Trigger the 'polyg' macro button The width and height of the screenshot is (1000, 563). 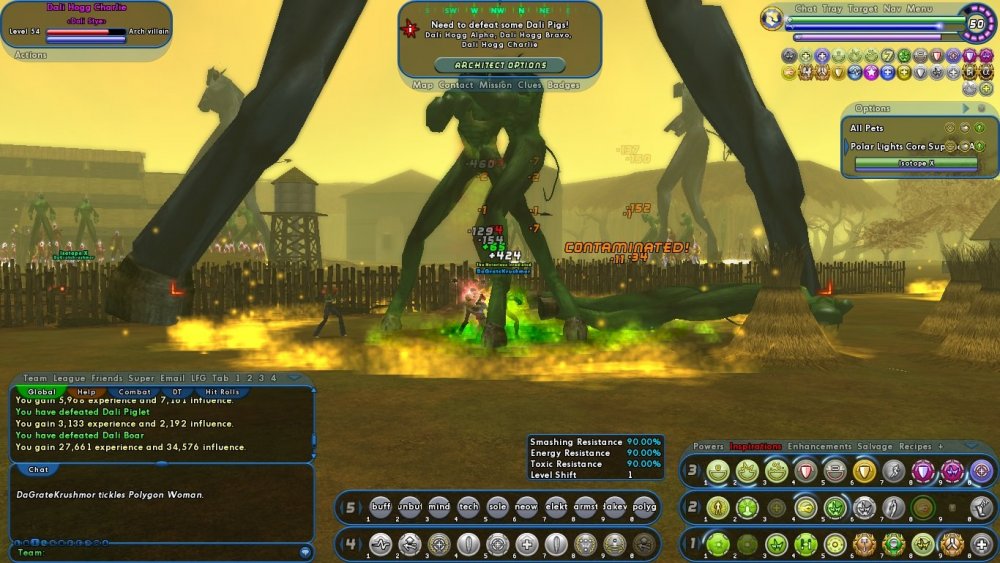645,507
